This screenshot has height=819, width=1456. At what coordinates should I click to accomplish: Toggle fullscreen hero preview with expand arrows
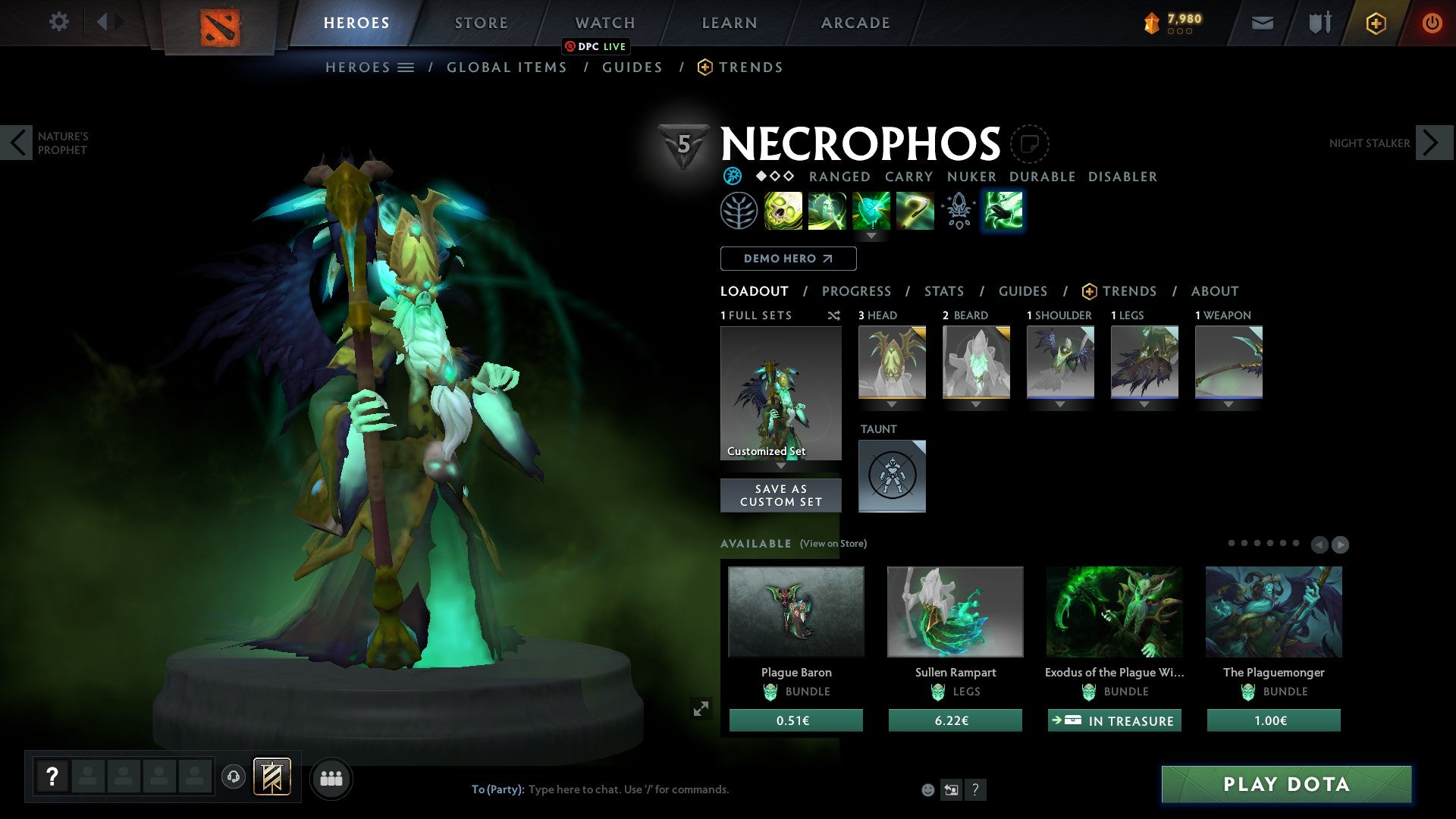pyautogui.click(x=701, y=708)
